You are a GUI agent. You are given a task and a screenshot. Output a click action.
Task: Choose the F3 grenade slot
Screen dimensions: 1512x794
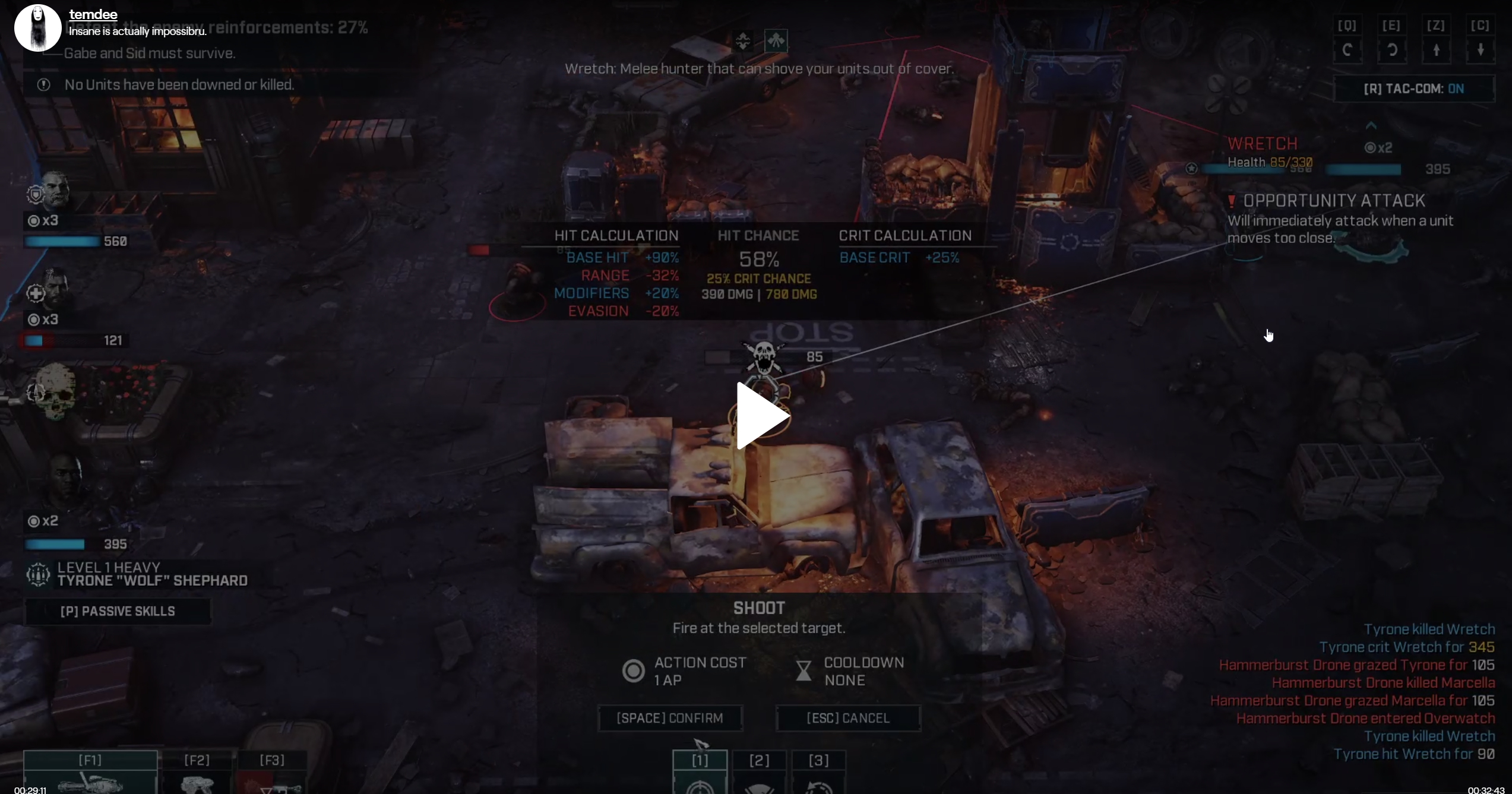tap(272, 773)
